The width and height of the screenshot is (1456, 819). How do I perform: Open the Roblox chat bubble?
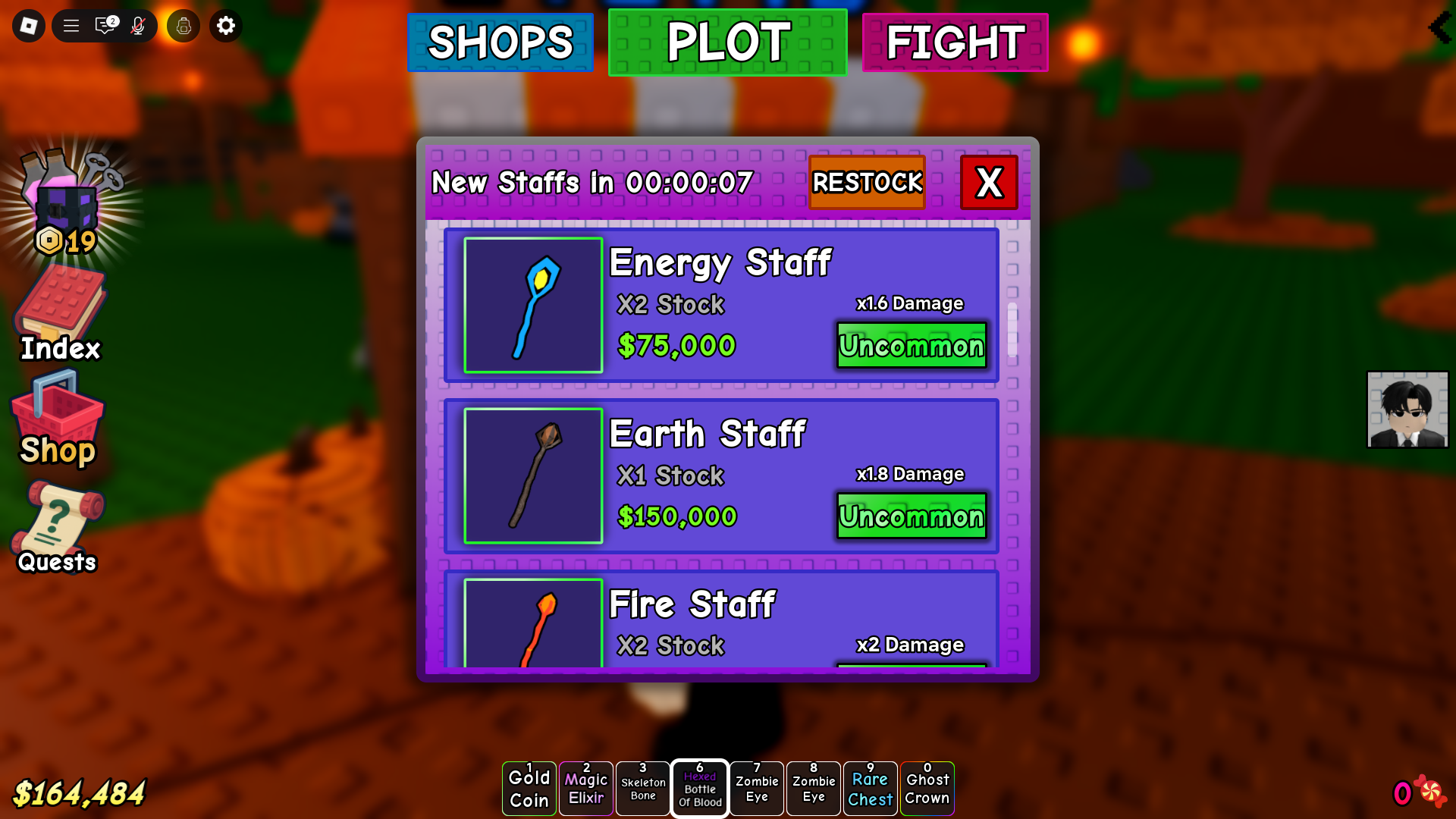[103, 25]
